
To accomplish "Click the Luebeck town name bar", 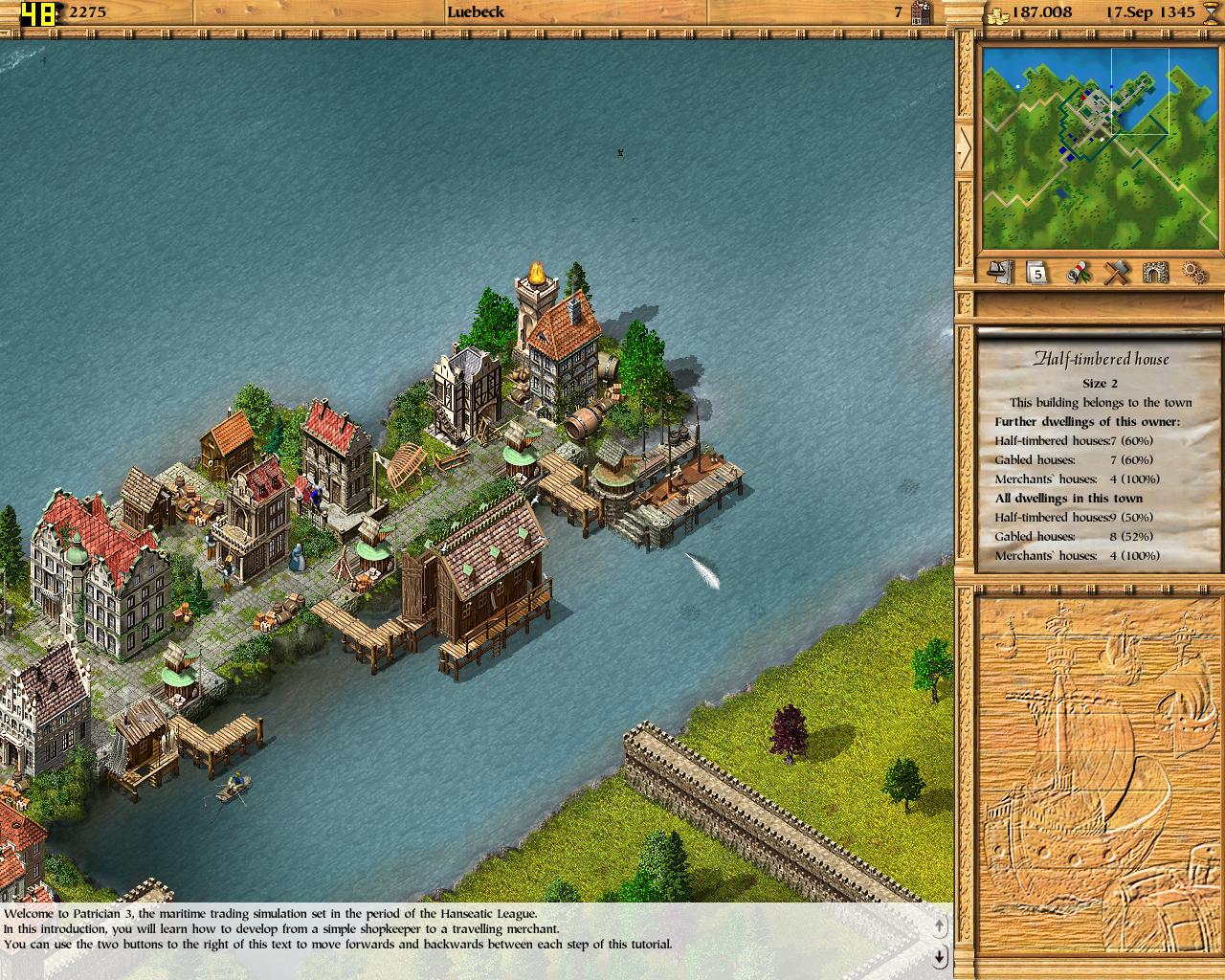I will (476, 12).
